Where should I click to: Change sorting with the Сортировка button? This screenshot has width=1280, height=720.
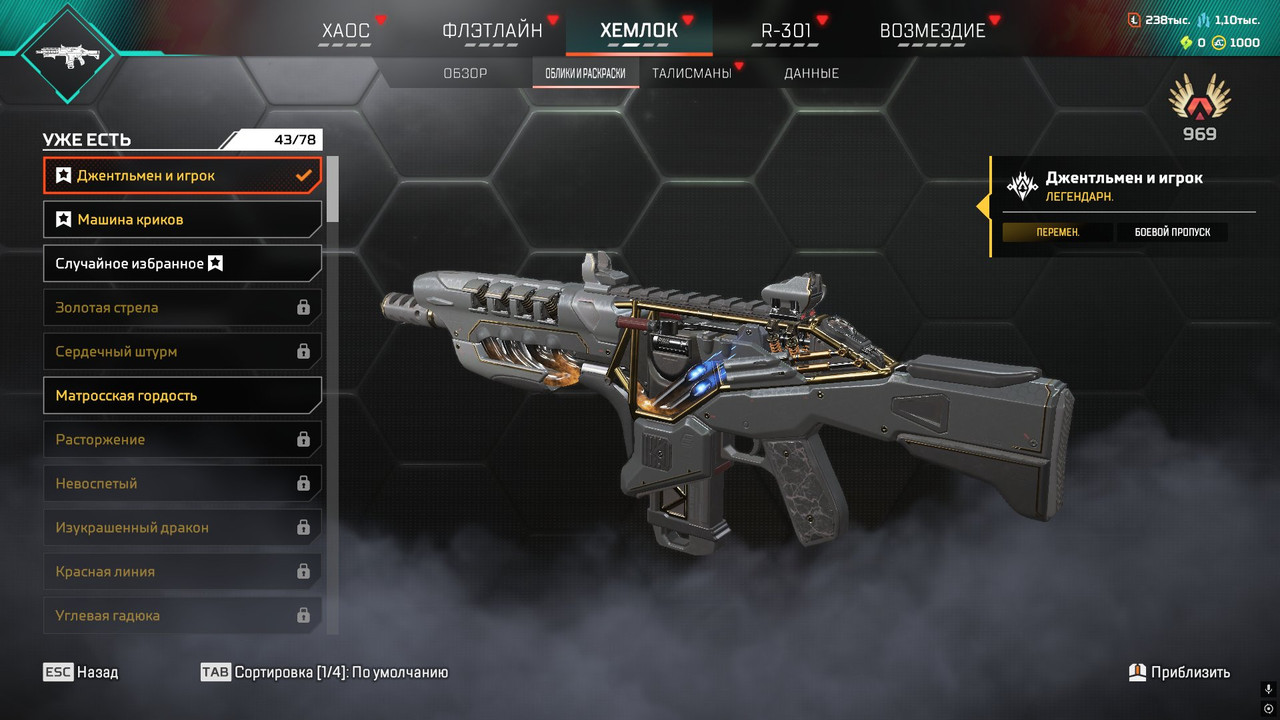click(x=325, y=672)
